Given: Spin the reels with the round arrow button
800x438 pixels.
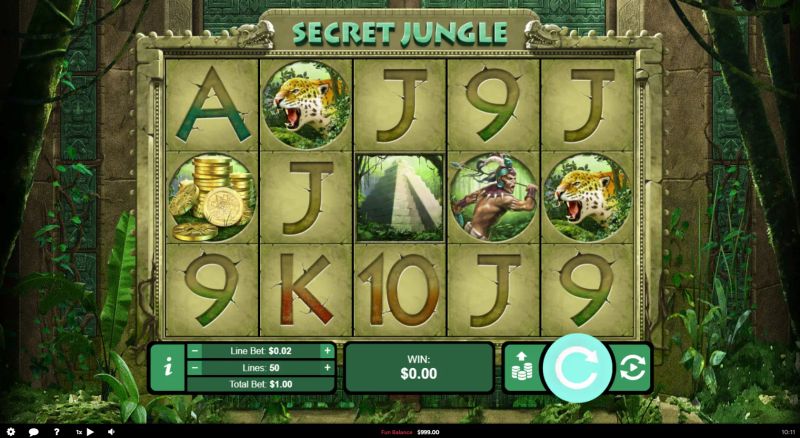Looking at the screenshot, I should (576, 367).
